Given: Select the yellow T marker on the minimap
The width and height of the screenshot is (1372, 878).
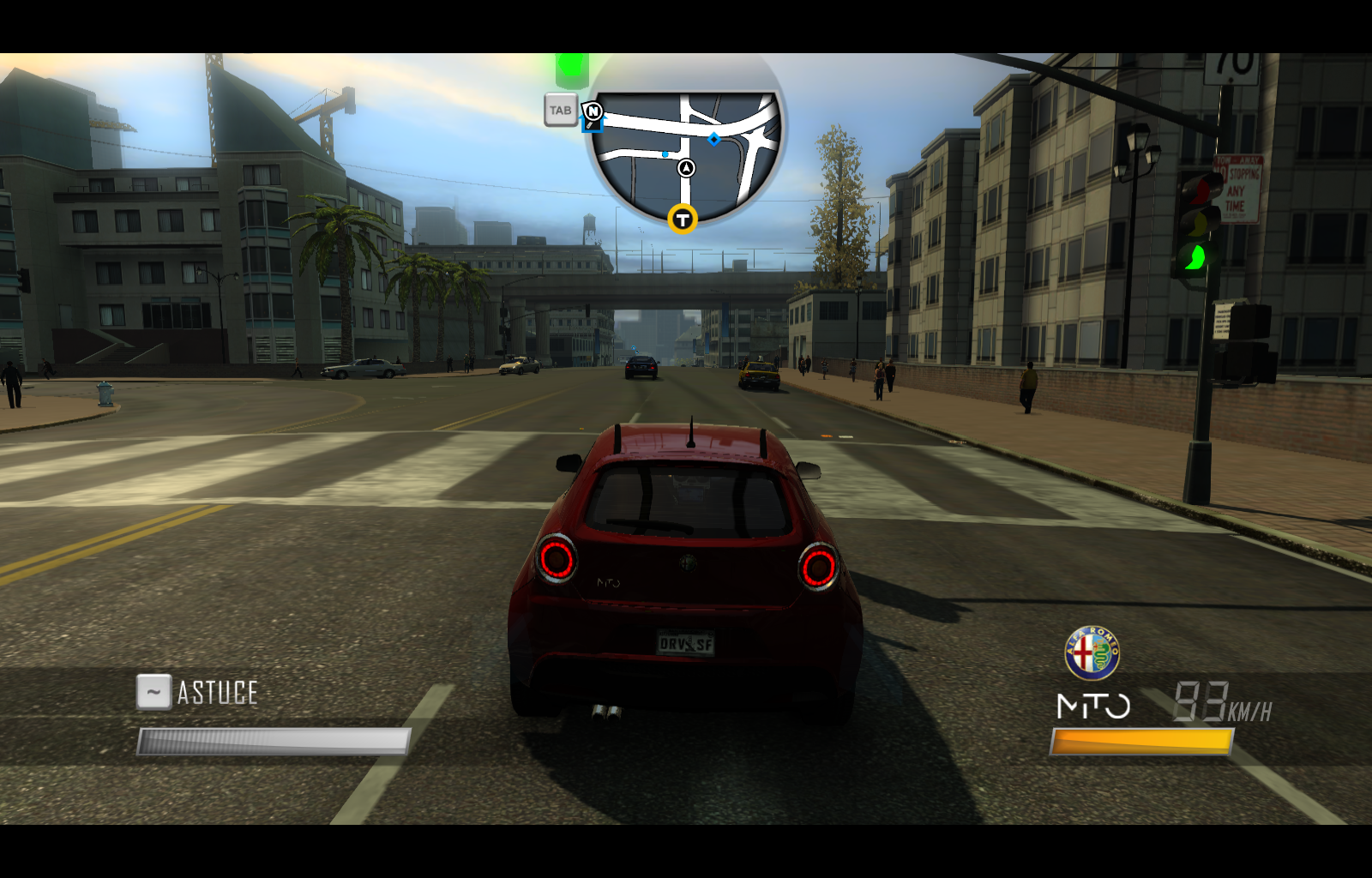Looking at the screenshot, I should [x=682, y=219].
